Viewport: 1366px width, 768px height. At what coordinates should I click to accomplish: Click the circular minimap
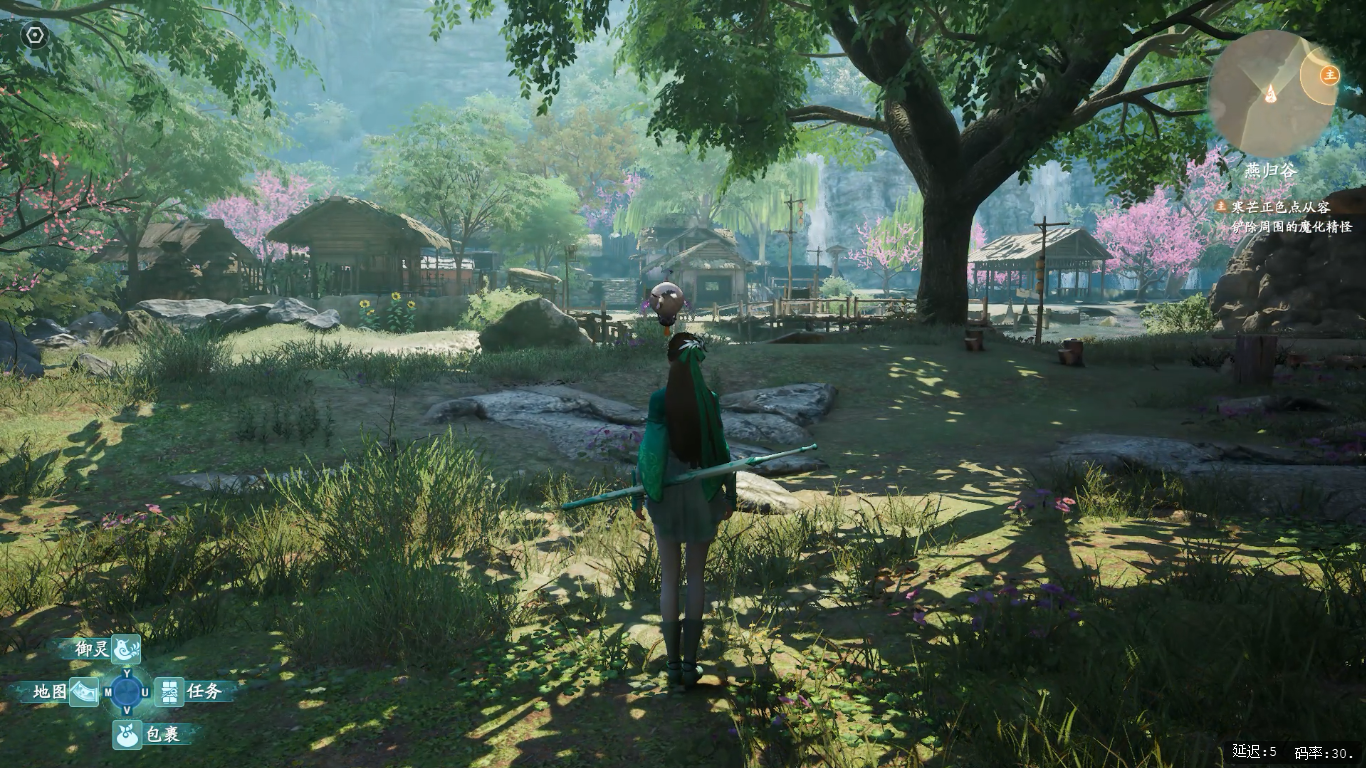[1271, 94]
